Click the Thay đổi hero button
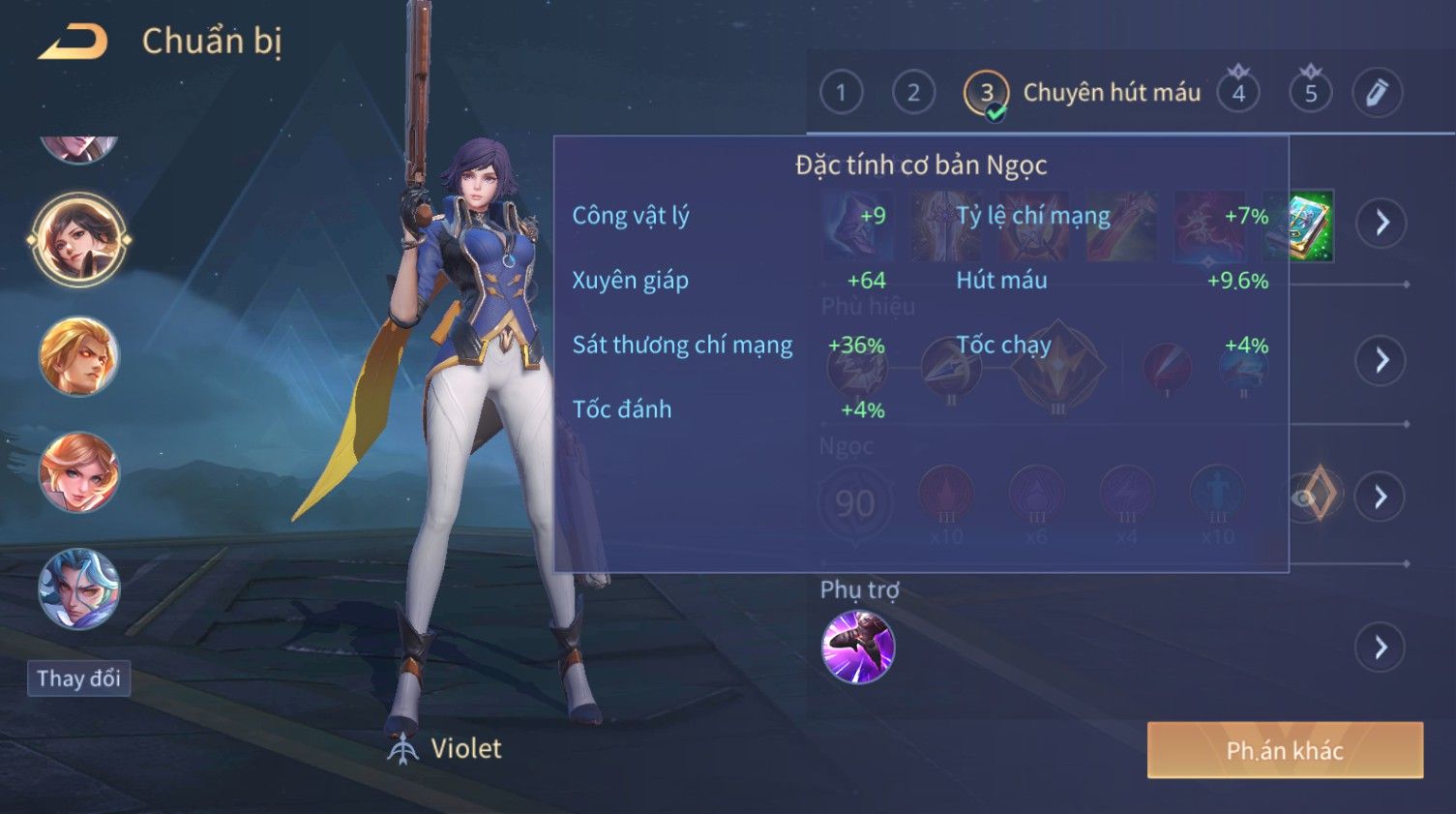 pyautogui.click(x=78, y=678)
